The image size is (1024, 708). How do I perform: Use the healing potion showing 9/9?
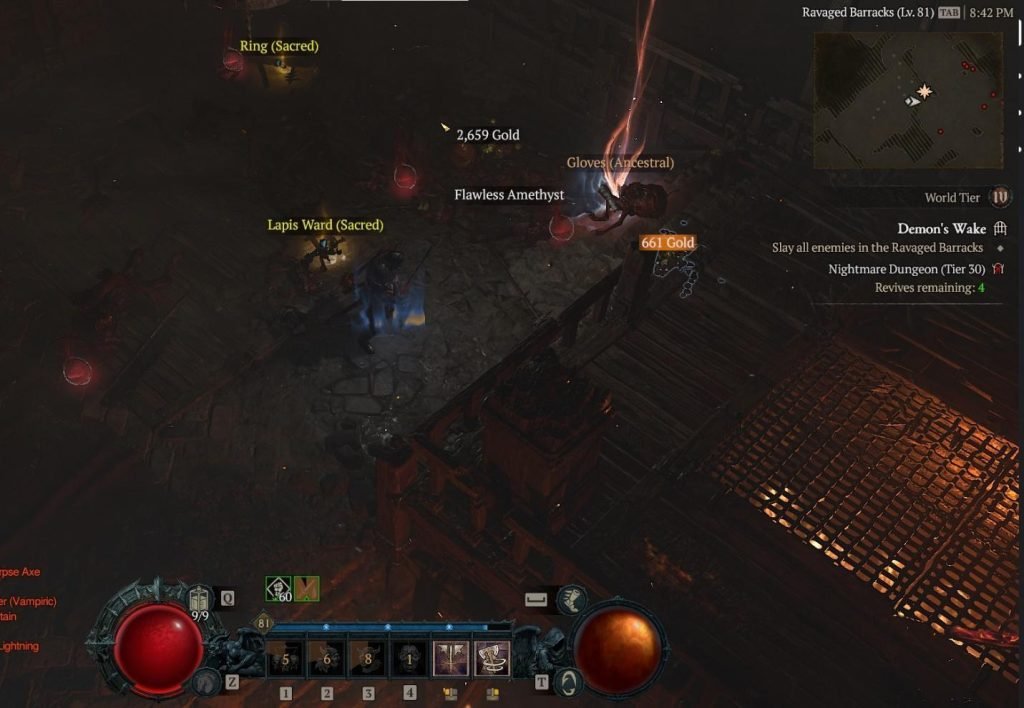[199, 600]
